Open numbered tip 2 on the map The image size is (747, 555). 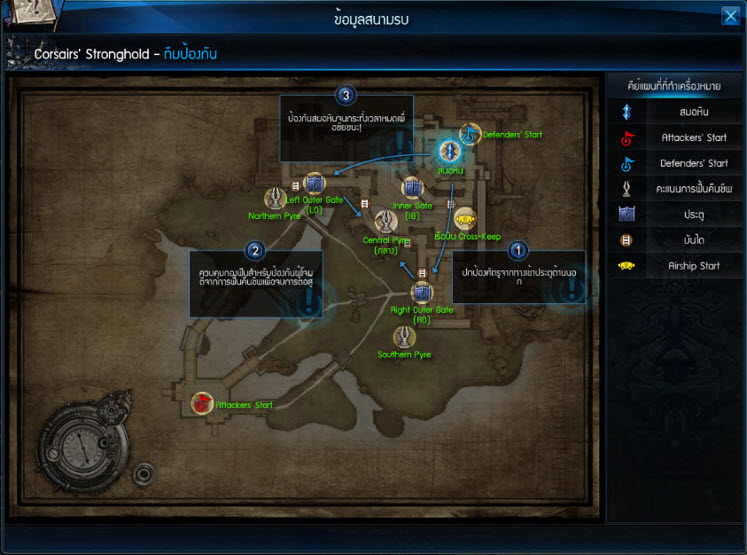(x=255, y=250)
